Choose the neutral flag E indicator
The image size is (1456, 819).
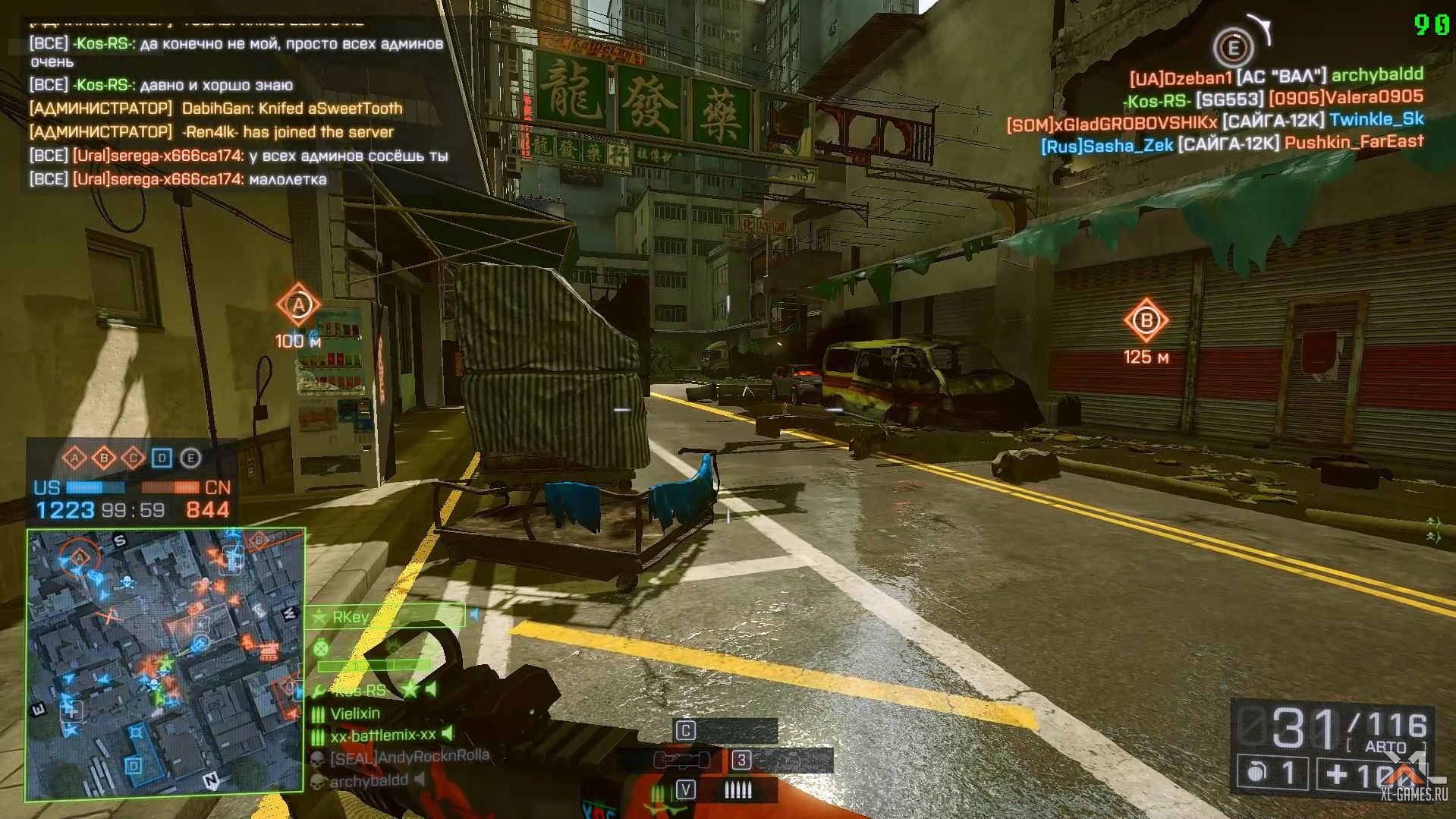190,458
